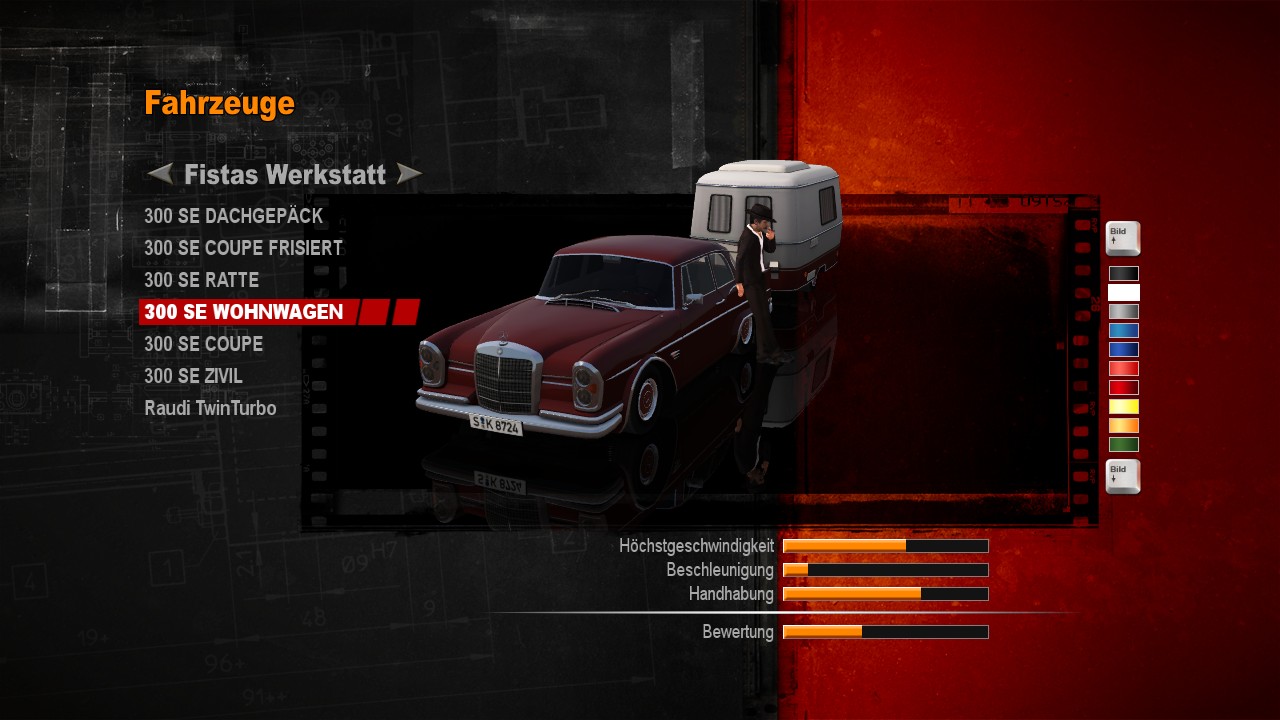The width and height of the screenshot is (1280, 720).
Task: Select the silver gray paint swatch
Action: (1123, 312)
